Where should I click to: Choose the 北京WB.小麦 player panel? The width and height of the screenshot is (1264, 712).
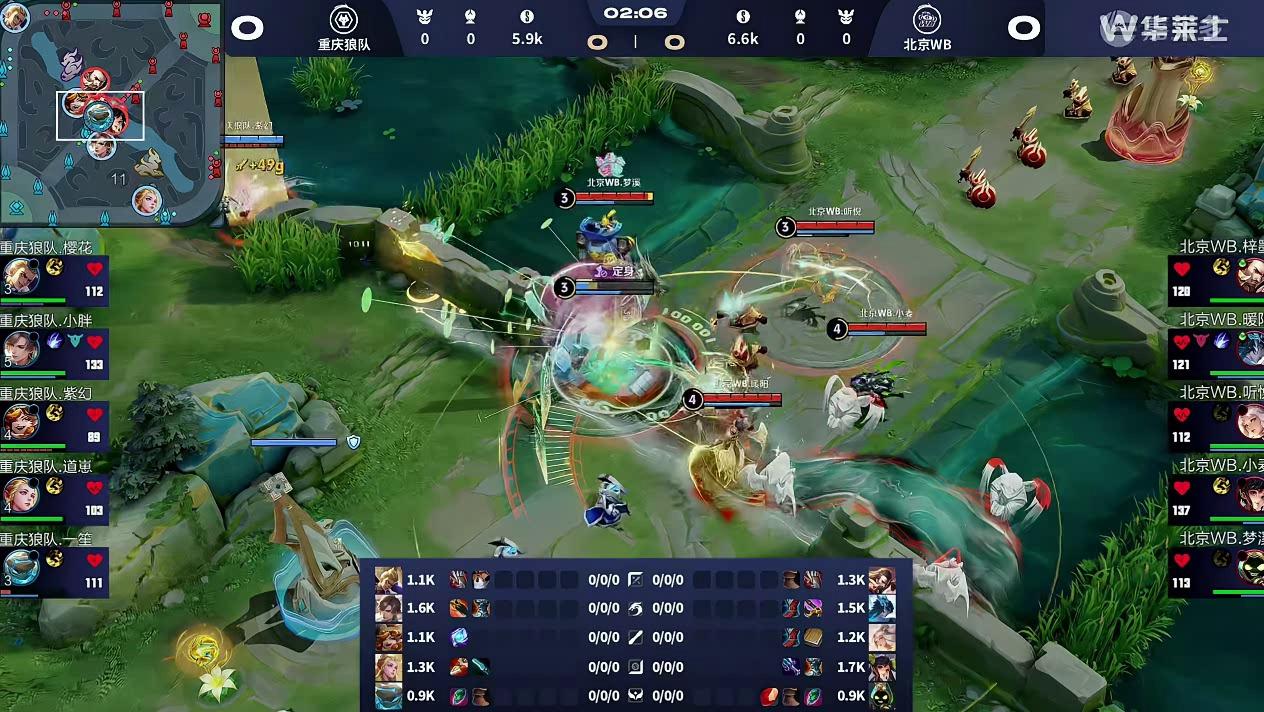[1216, 492]
